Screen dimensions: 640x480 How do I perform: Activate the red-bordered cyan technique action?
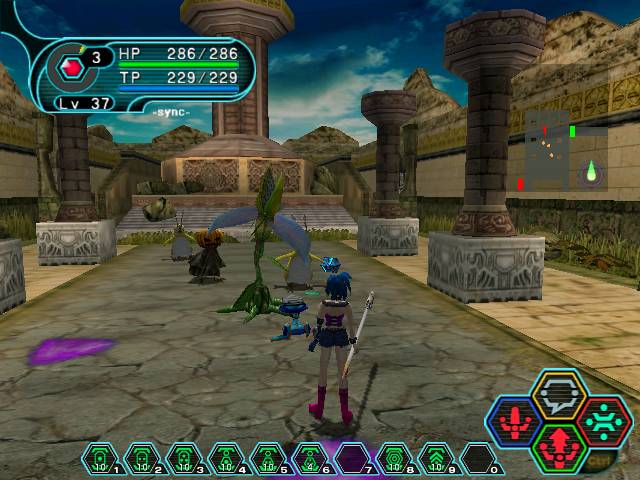click(602, 421)
